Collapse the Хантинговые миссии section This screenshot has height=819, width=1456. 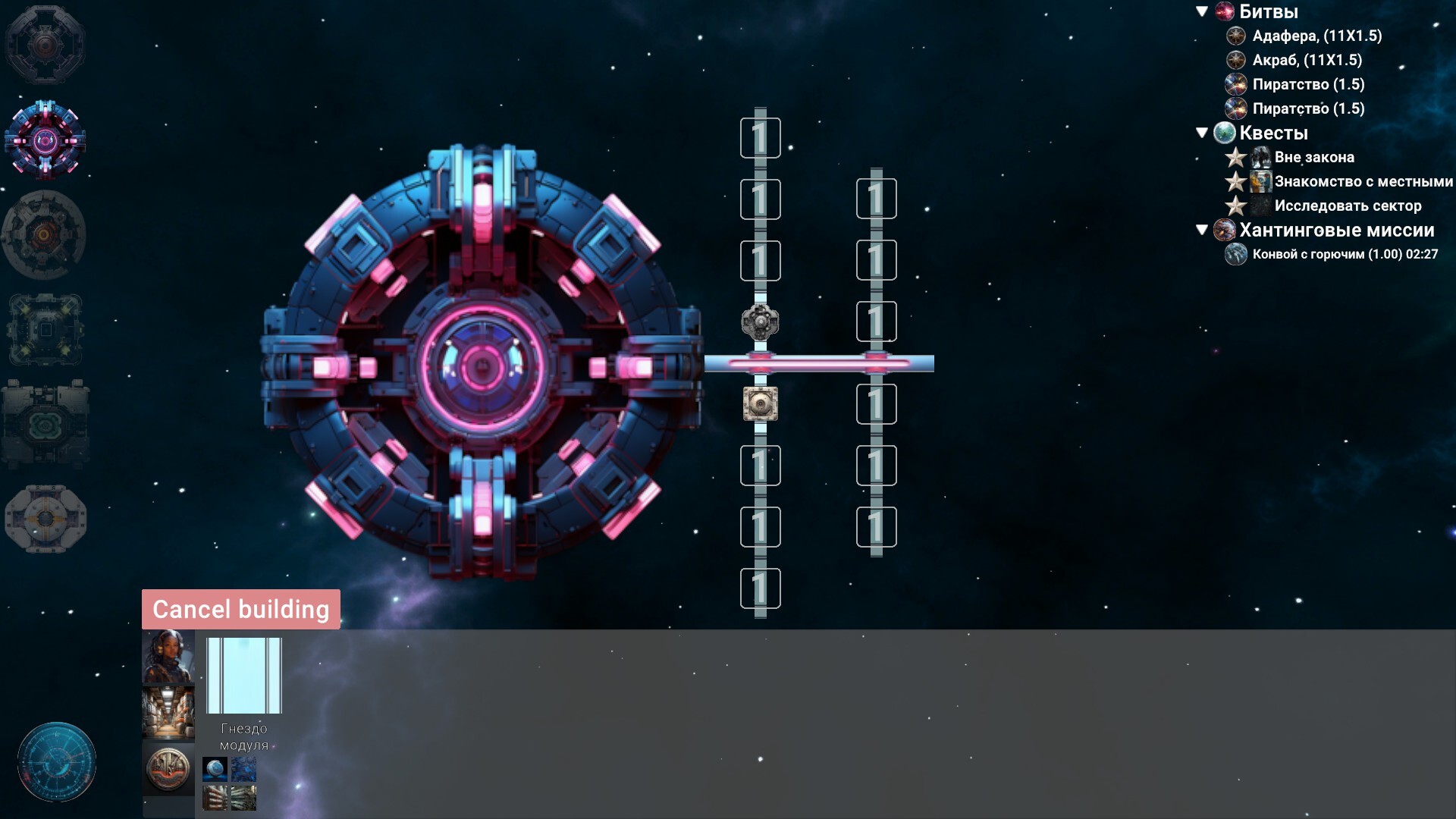(1202, 230)
